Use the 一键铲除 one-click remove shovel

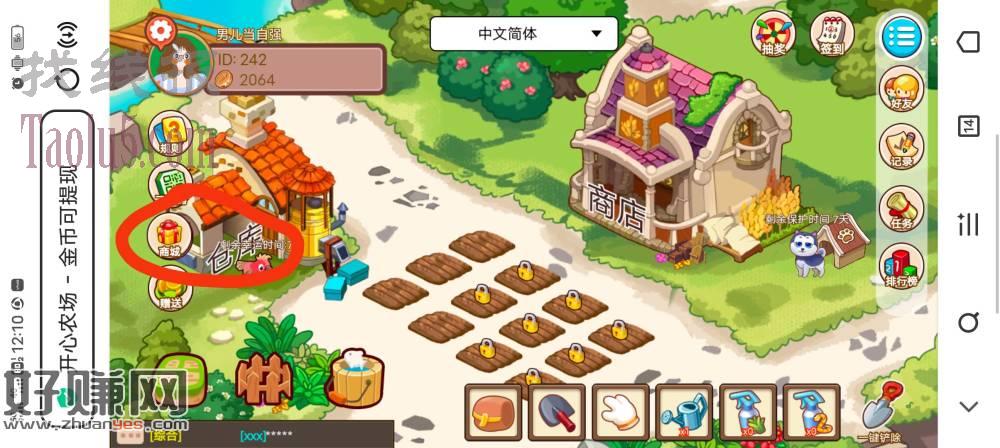point(881,412)
